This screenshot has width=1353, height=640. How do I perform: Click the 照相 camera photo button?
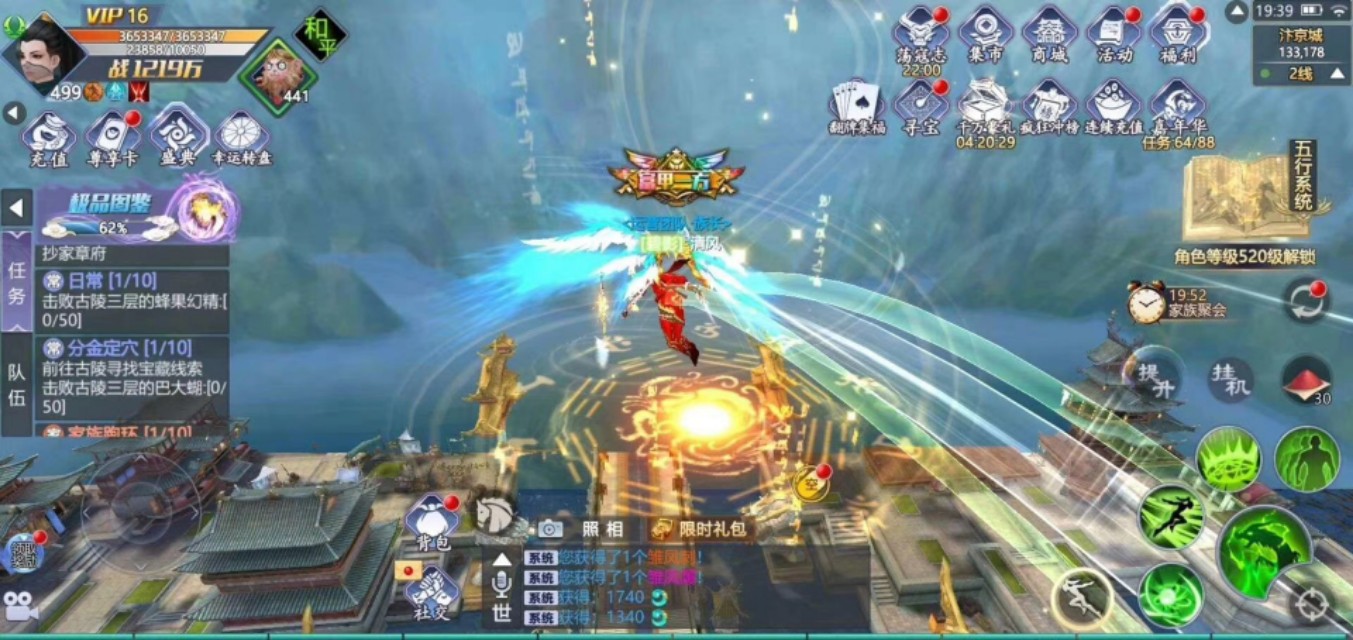click(582, 529)
